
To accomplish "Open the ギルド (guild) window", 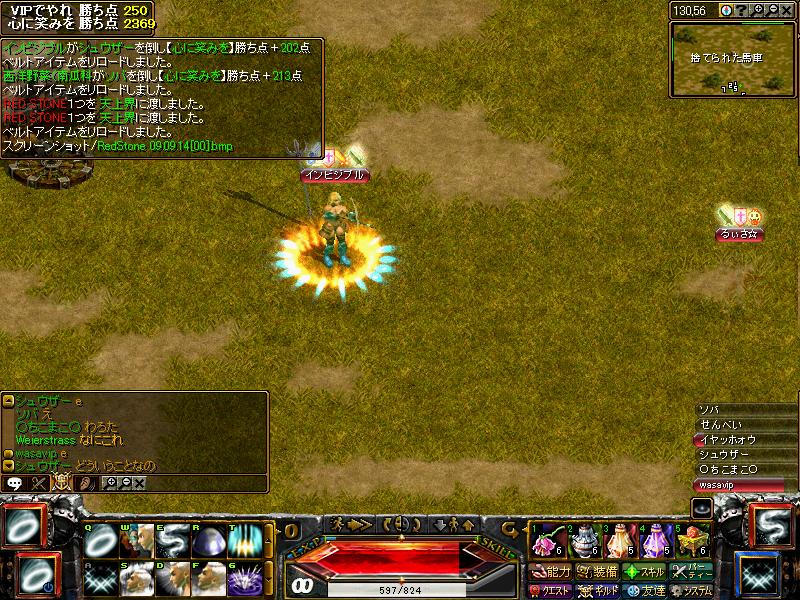I will tap(597, 591).
